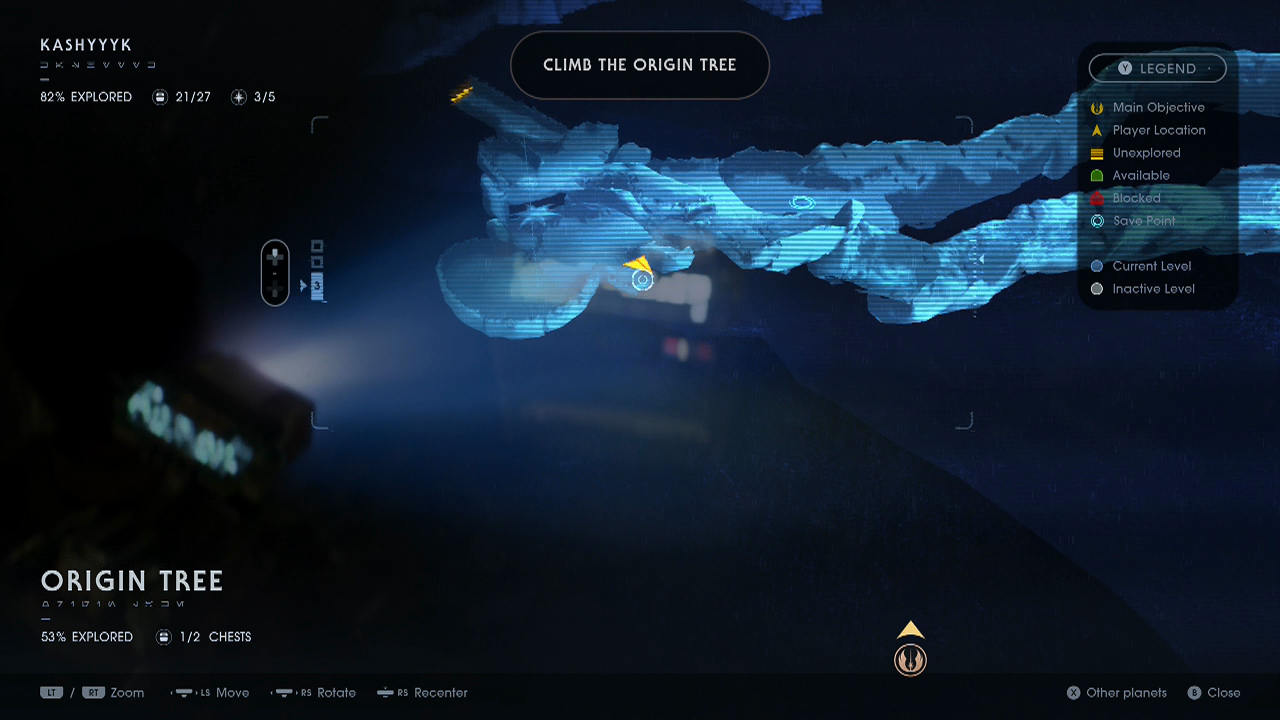This screenshot has width=1280, height=720.
Task: Click the chest counter icon showing 21/27
Action: (161, 97)
